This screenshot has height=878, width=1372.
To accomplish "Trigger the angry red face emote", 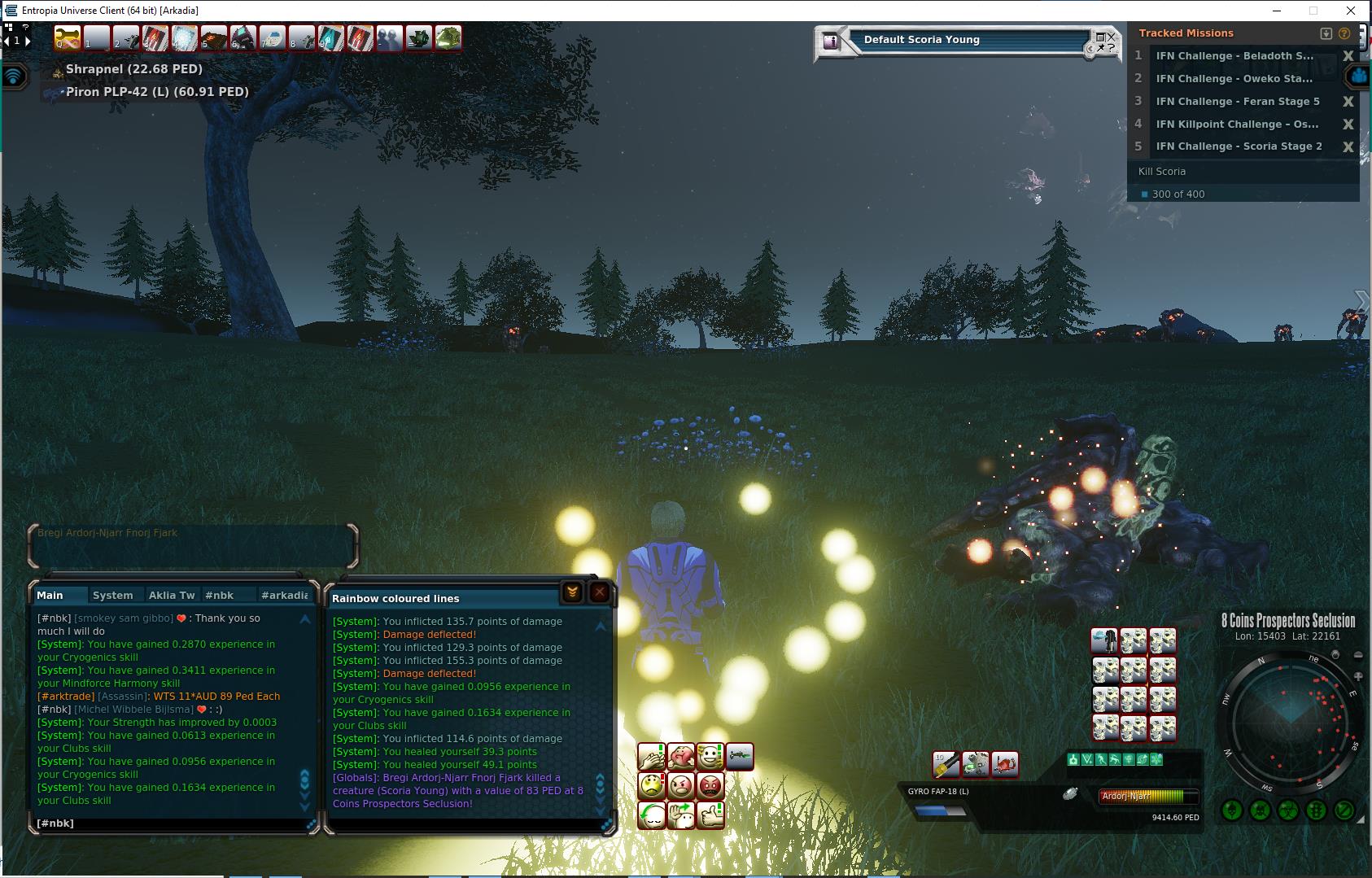I will tap(710, 786).
